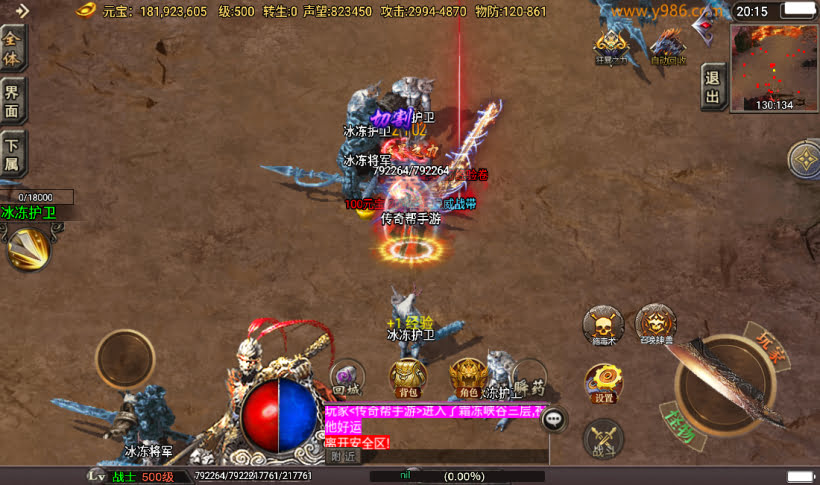
Task: Switch to the 附近 nearby chat tab
Action: [x=344, y=457]
